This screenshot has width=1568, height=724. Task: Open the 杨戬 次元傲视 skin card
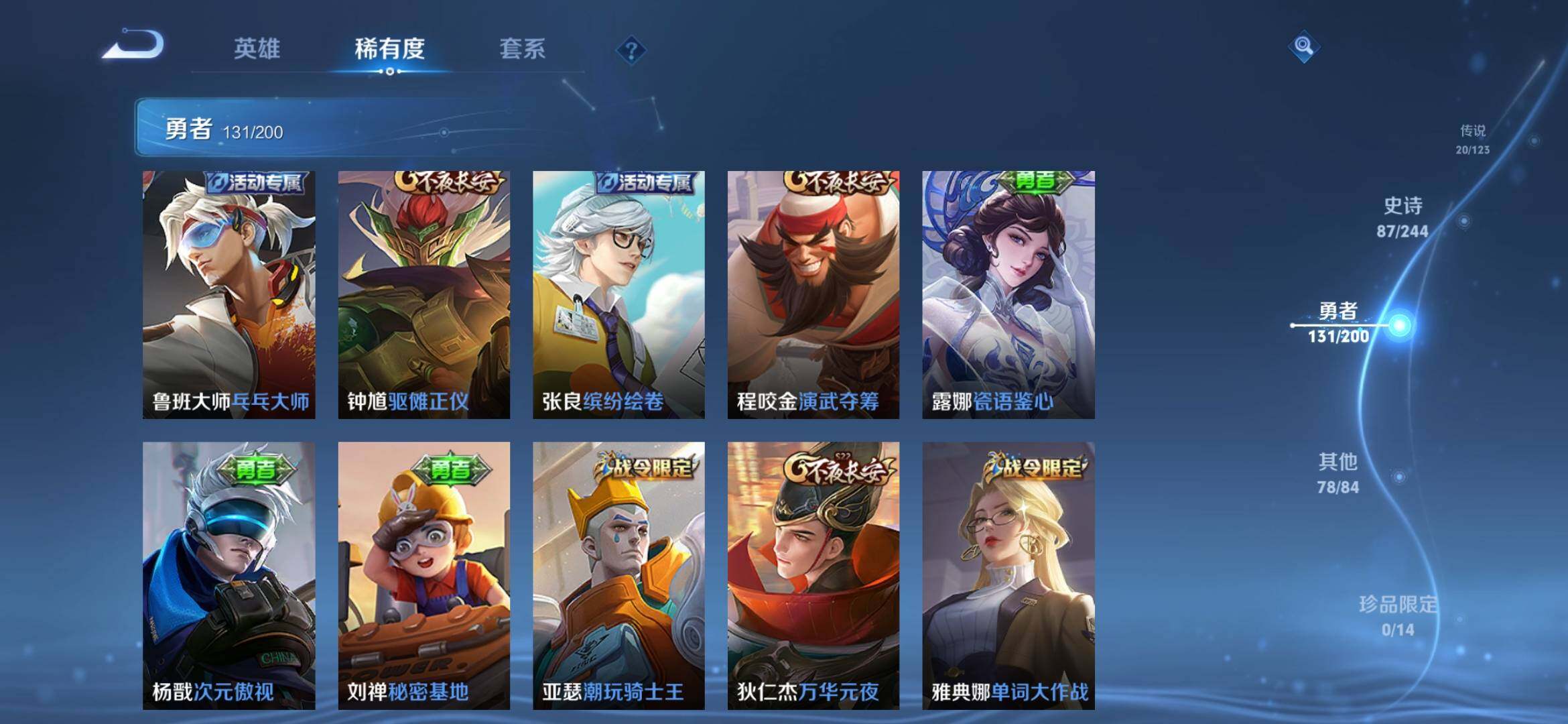coord(229,575)
